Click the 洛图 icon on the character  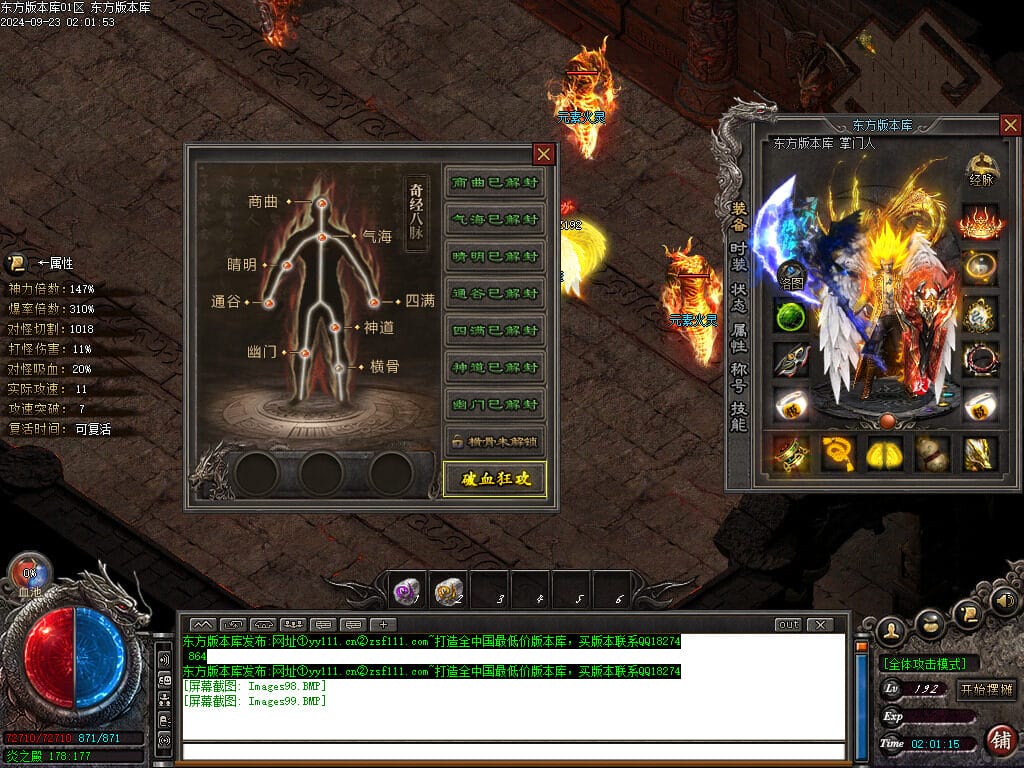click(x=792, y=274)
